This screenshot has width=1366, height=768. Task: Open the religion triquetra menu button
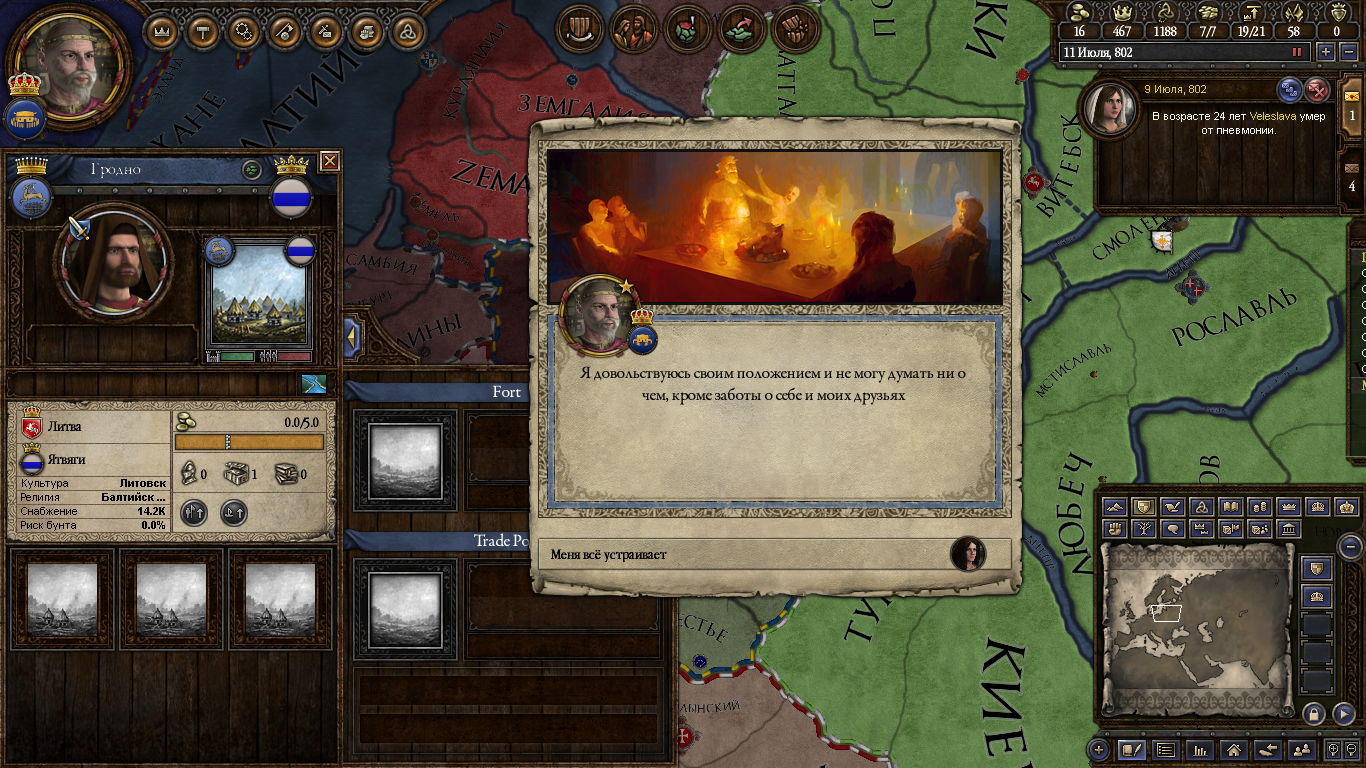407,31
